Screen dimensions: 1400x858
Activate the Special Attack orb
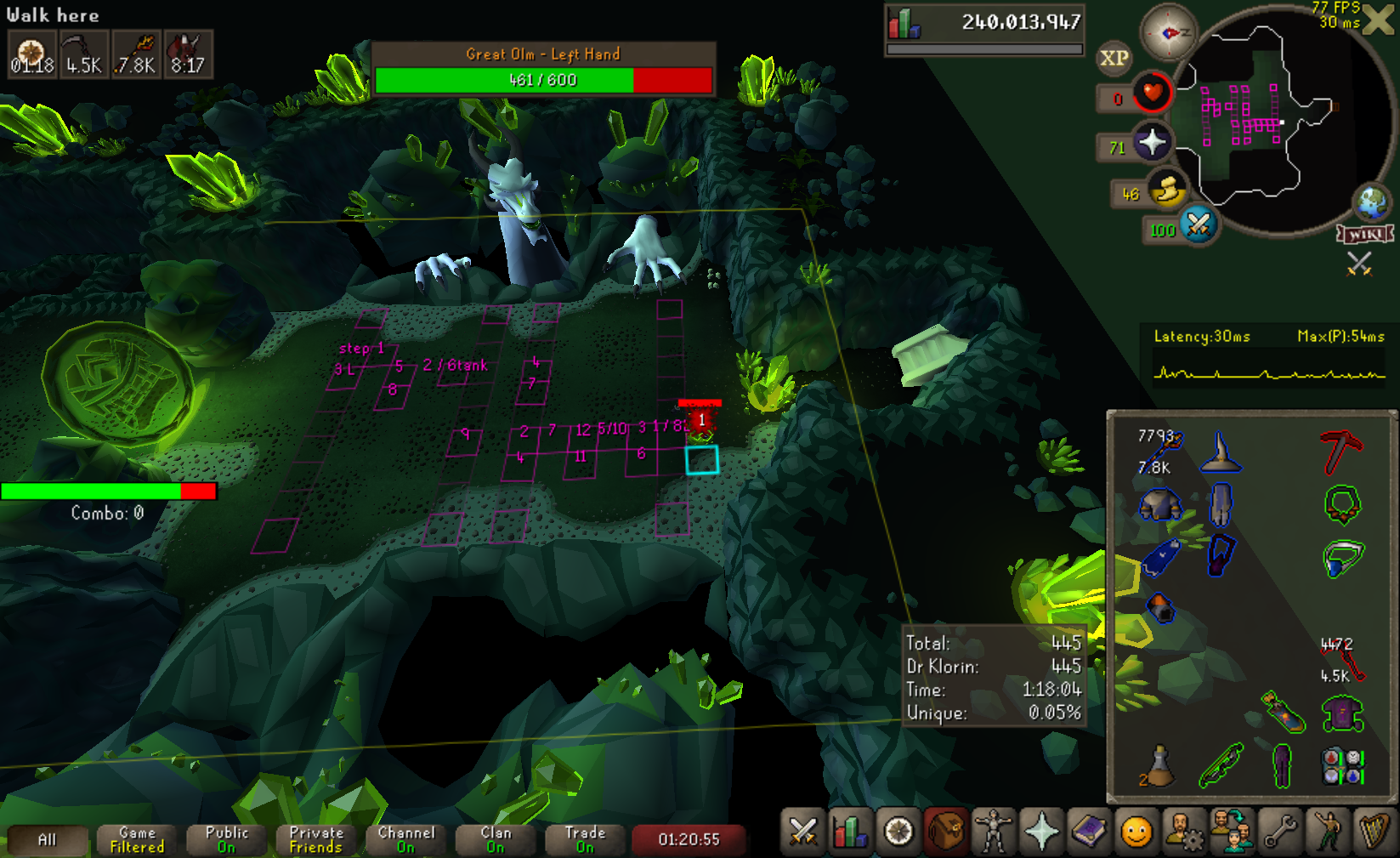click(1199, 224)
